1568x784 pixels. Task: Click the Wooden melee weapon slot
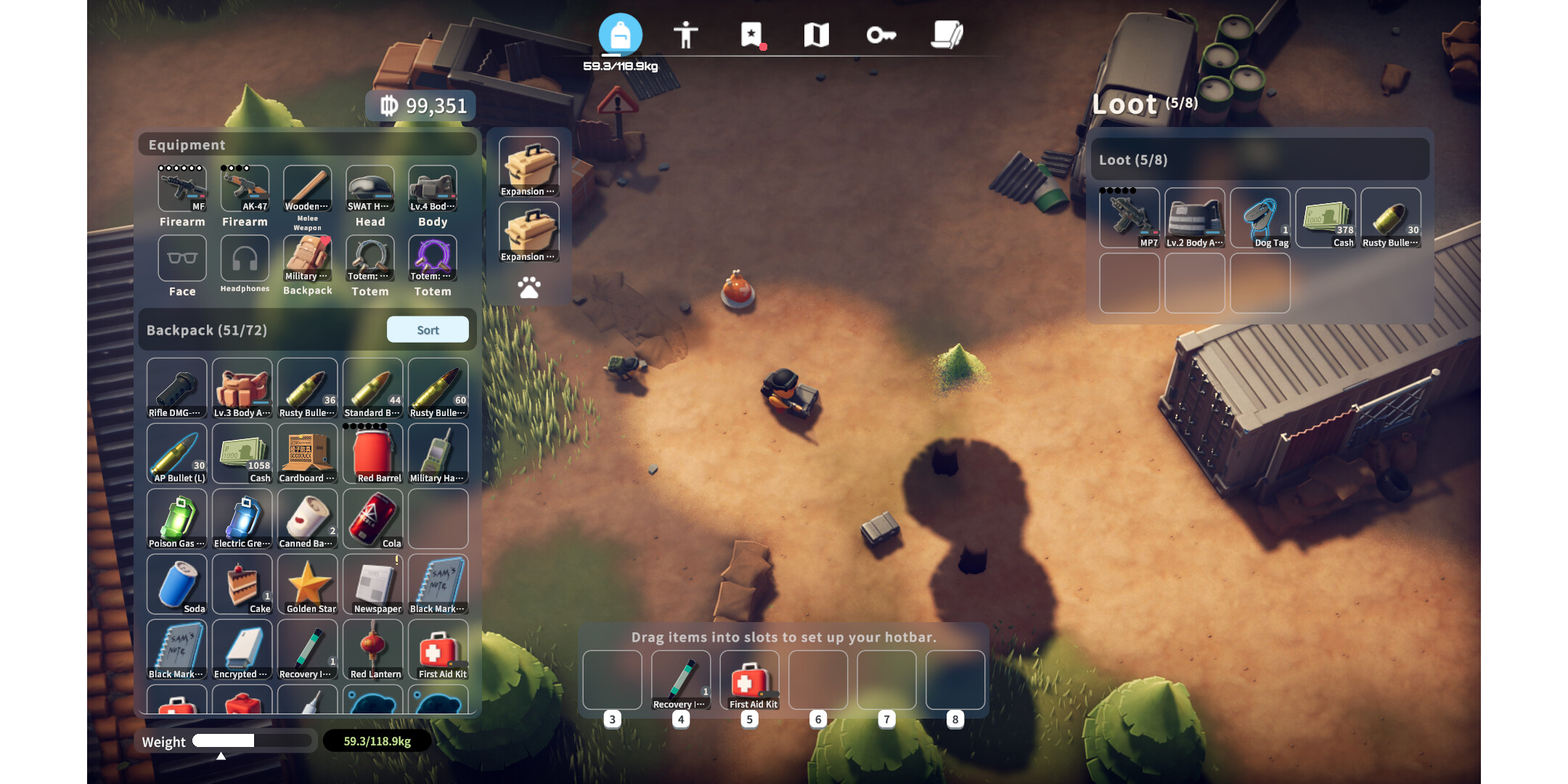point(308,189)
